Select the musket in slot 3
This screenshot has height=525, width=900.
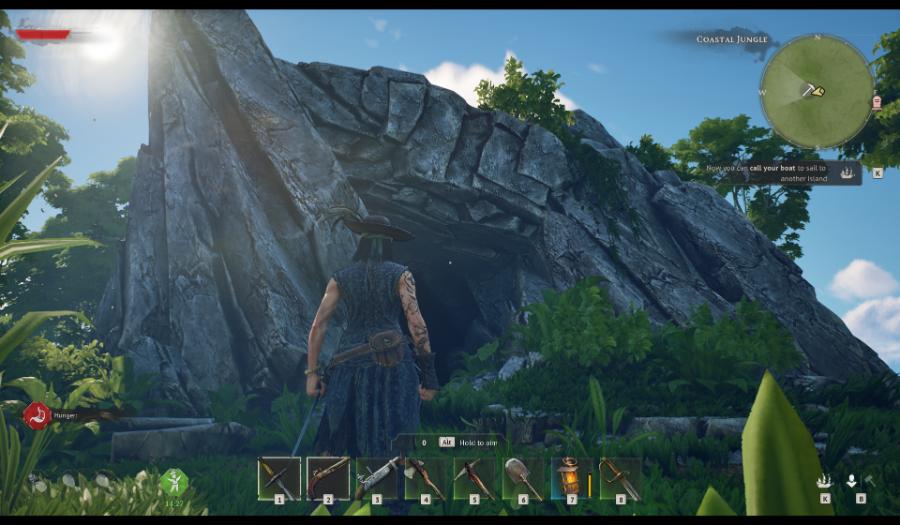(377, 478)
